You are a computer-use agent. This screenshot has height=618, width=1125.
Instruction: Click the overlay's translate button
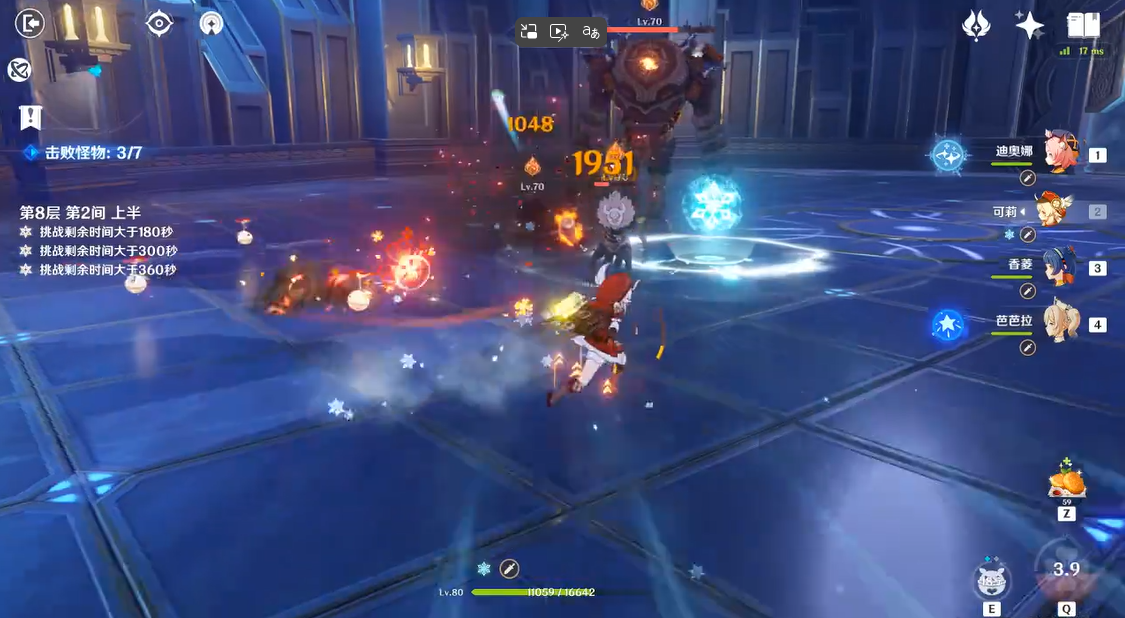click(x=591, y=32)
